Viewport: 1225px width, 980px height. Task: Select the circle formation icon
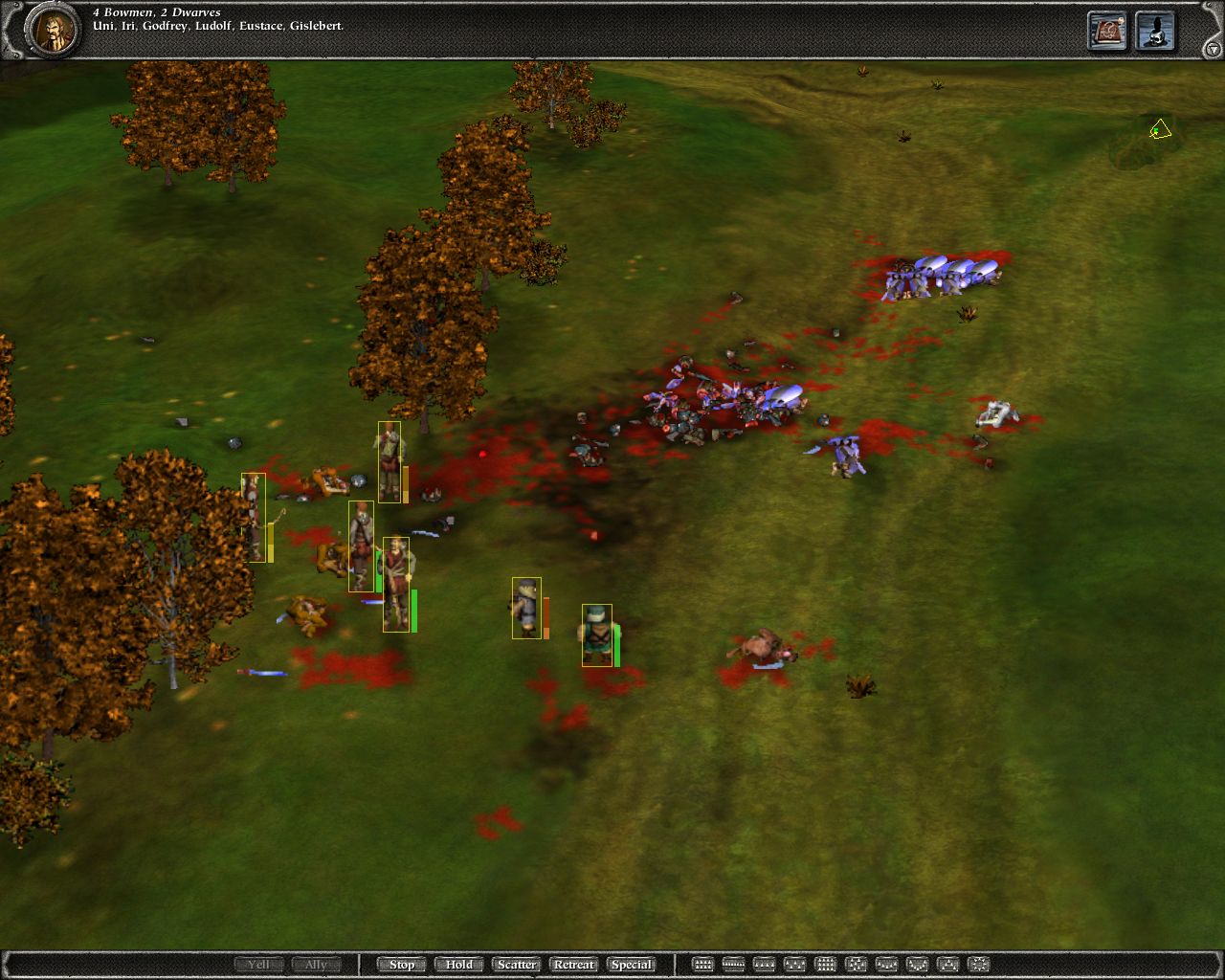pos(980,964)
